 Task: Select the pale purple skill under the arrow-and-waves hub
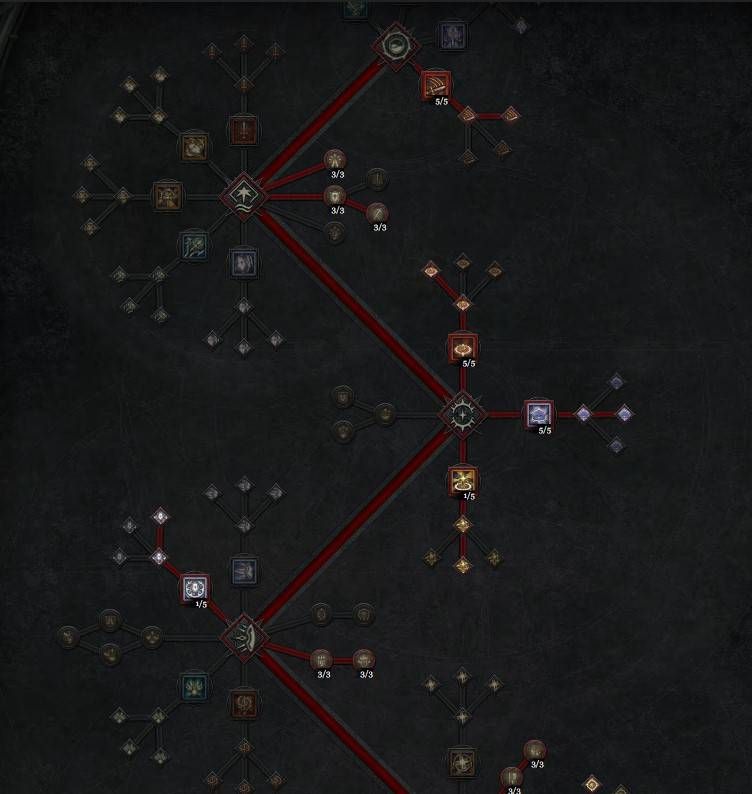pyautogui.click(x=243, y=262)
